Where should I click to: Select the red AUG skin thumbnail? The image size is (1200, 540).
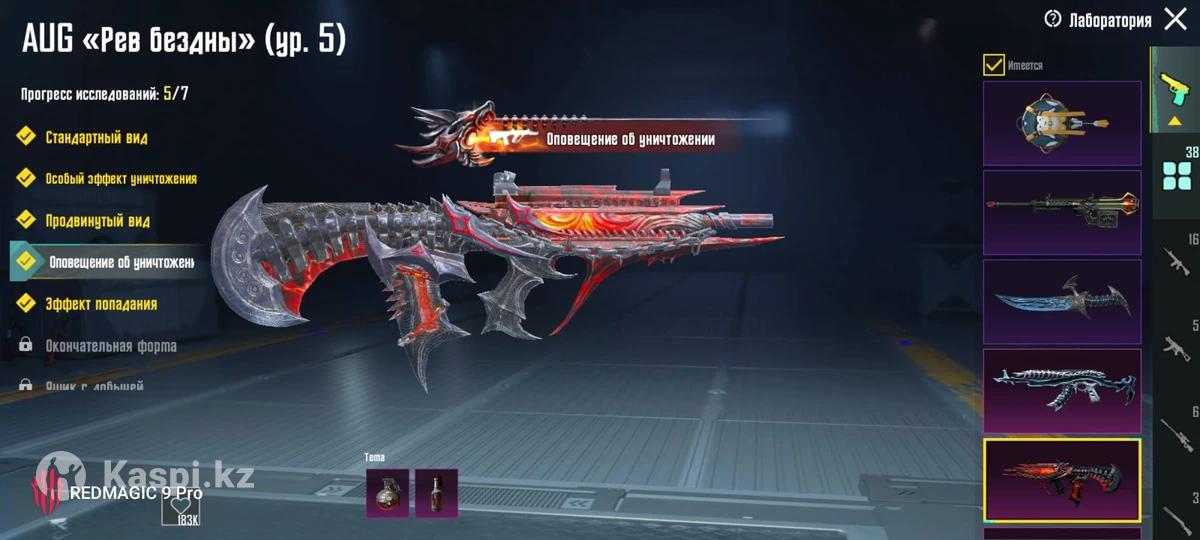pyautogui.click(x=1062, y=480)
